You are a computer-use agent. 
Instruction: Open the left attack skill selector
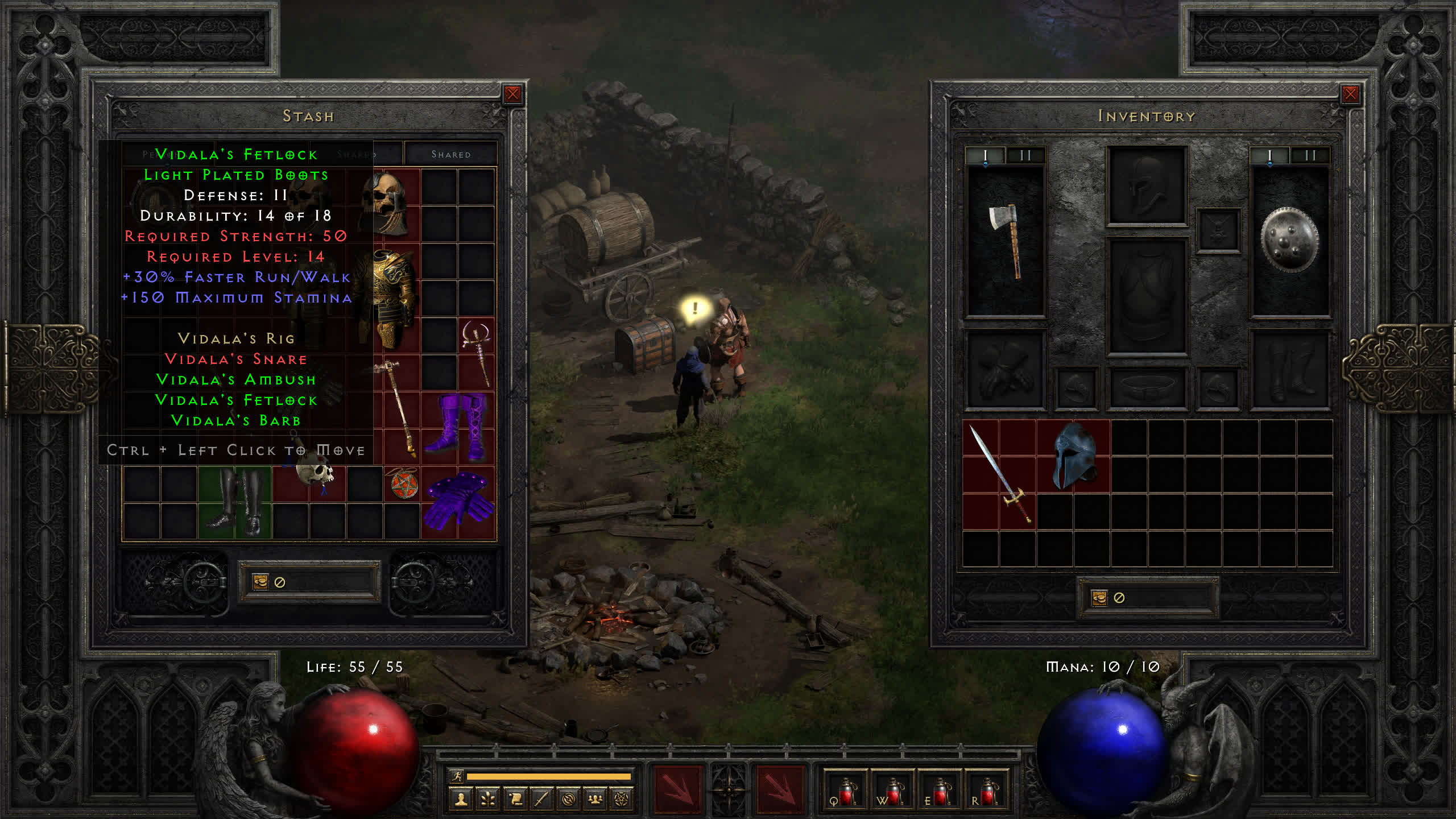pyautogui.click(x=677, y=790)
